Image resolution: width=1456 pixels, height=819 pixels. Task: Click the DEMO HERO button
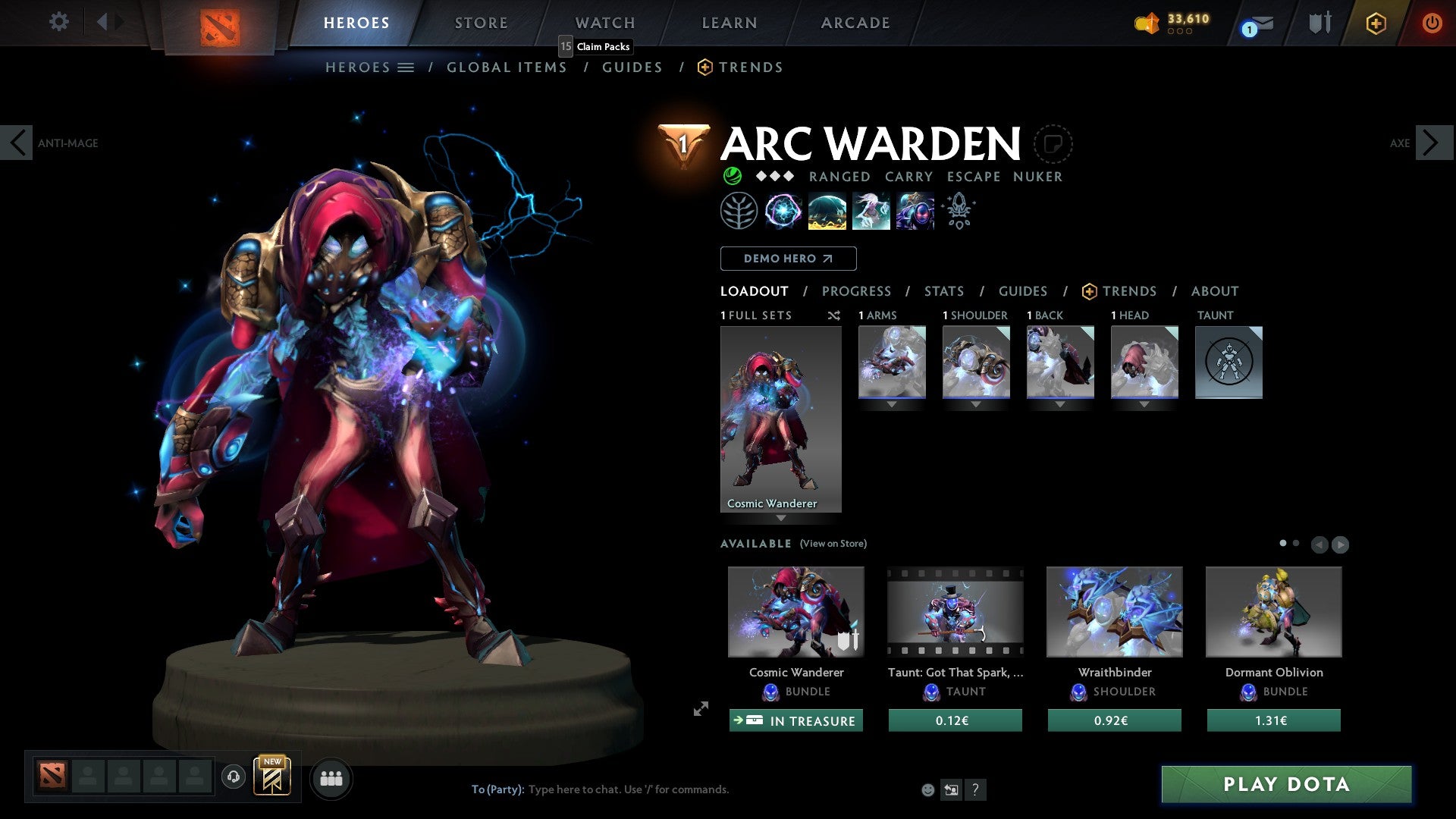click(788, 259)
